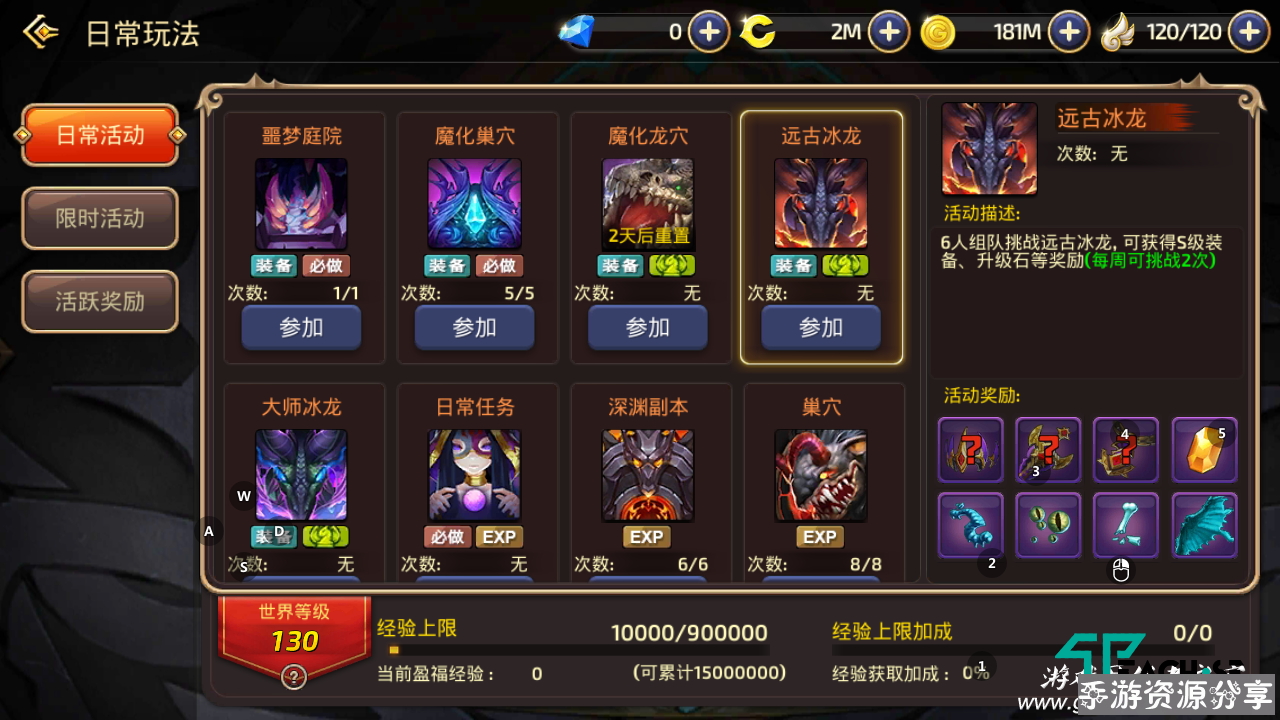1280x720 pixels.
Task: Switch to the 限时活动 tab
Action: coord(99,218)
